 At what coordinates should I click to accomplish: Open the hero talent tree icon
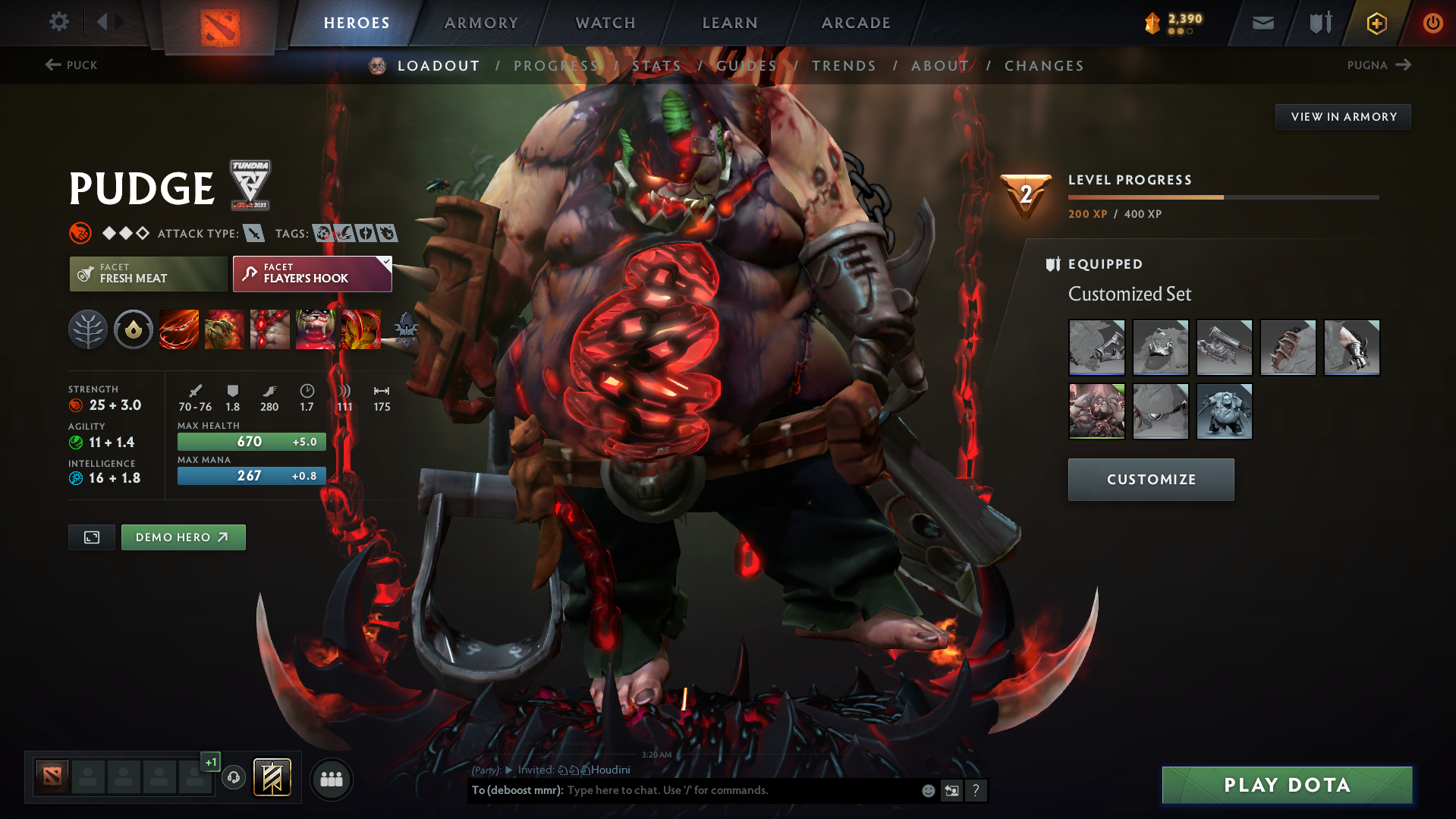(88, 329)
